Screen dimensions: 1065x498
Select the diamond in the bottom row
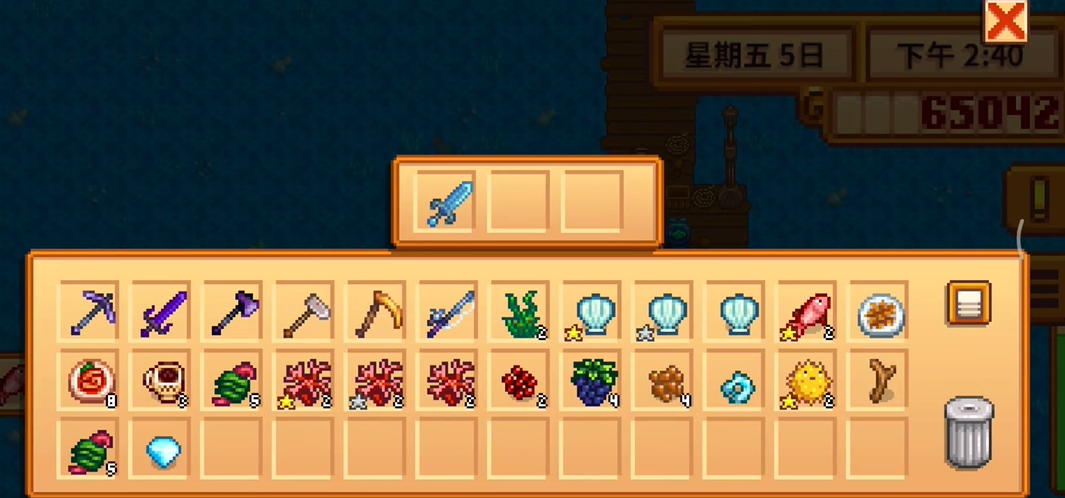click(x=161, y=452)
